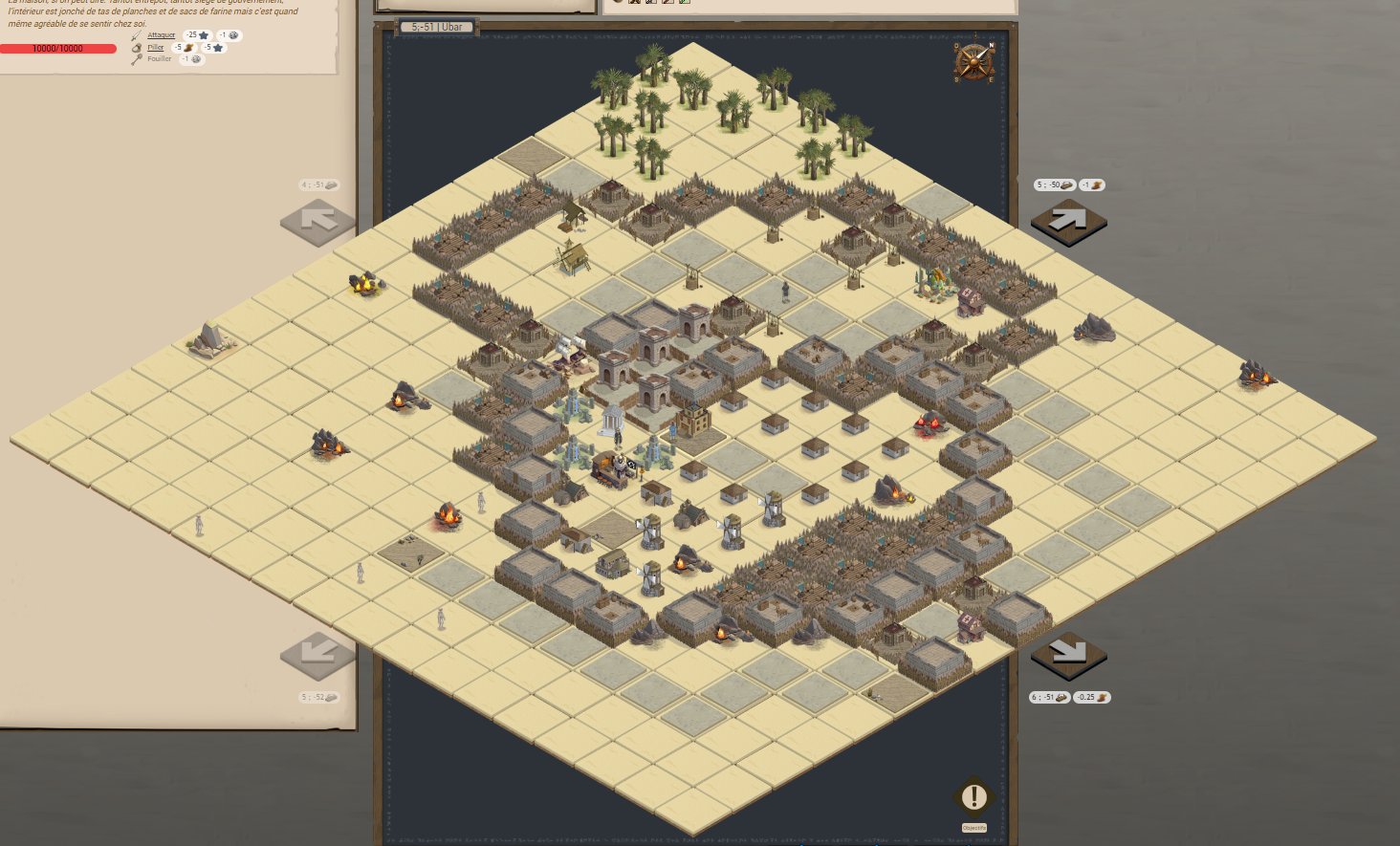Open the Objectifs exclamation icon

point(973,796)
